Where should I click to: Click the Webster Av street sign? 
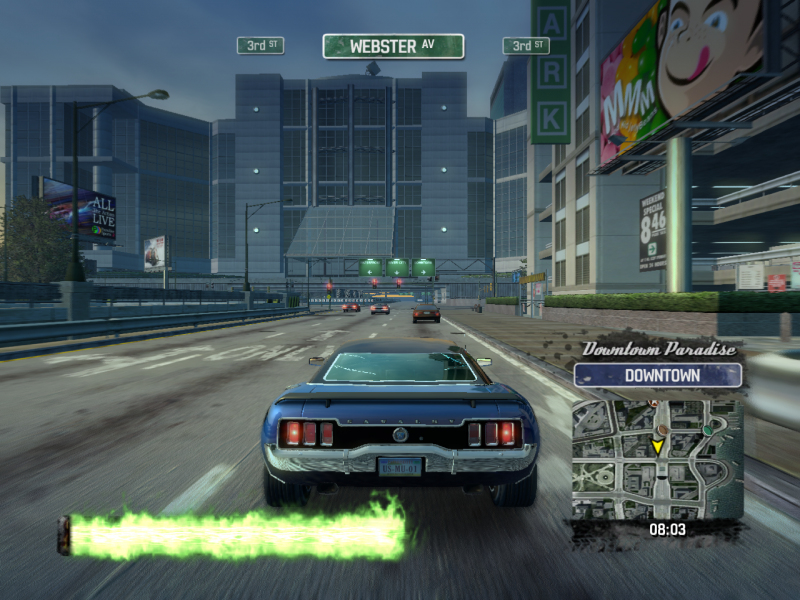point(393,46)
